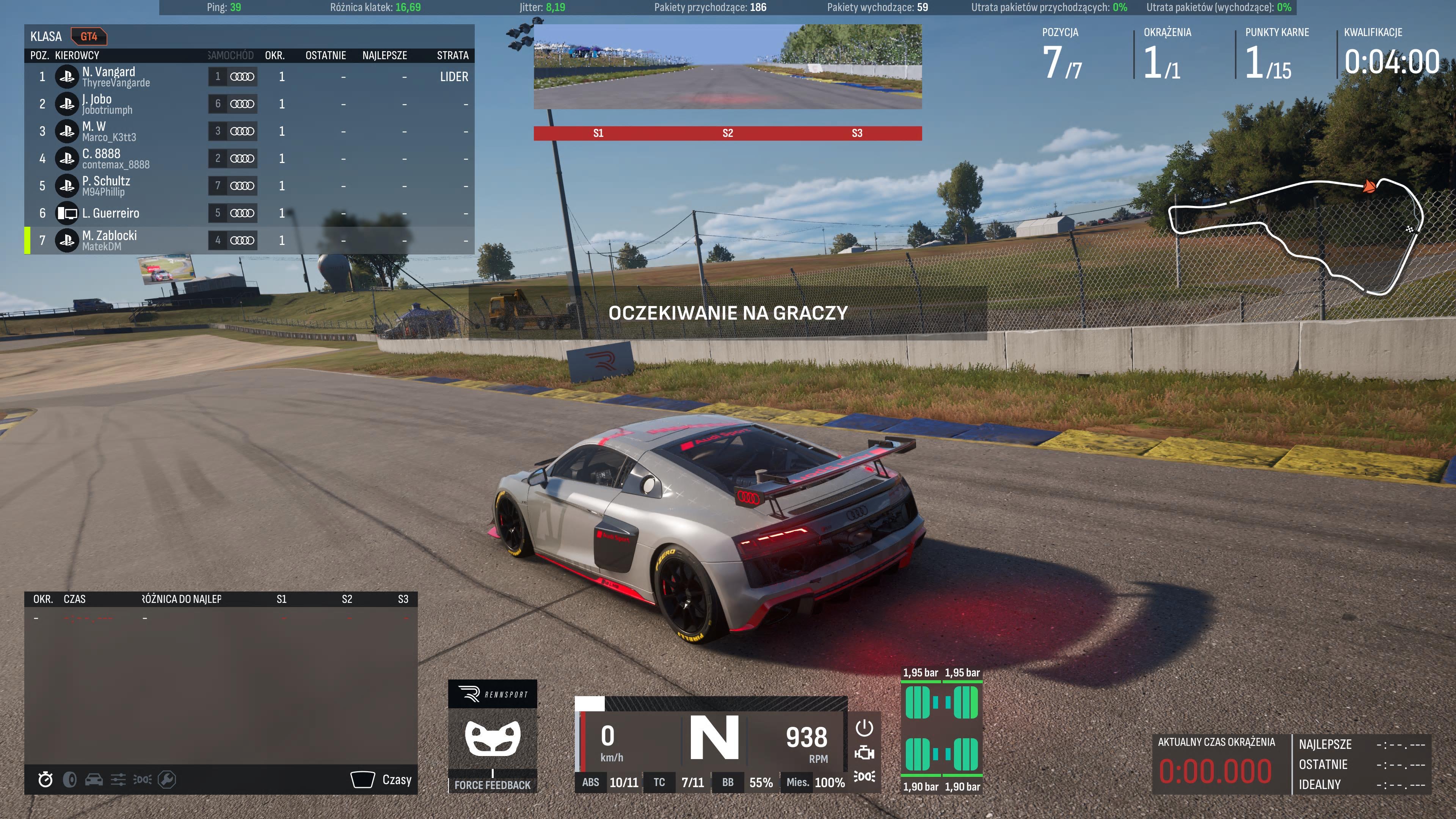Click the GT4 class badge
This screenshot has width=1456, height=819.
[89, 37]
